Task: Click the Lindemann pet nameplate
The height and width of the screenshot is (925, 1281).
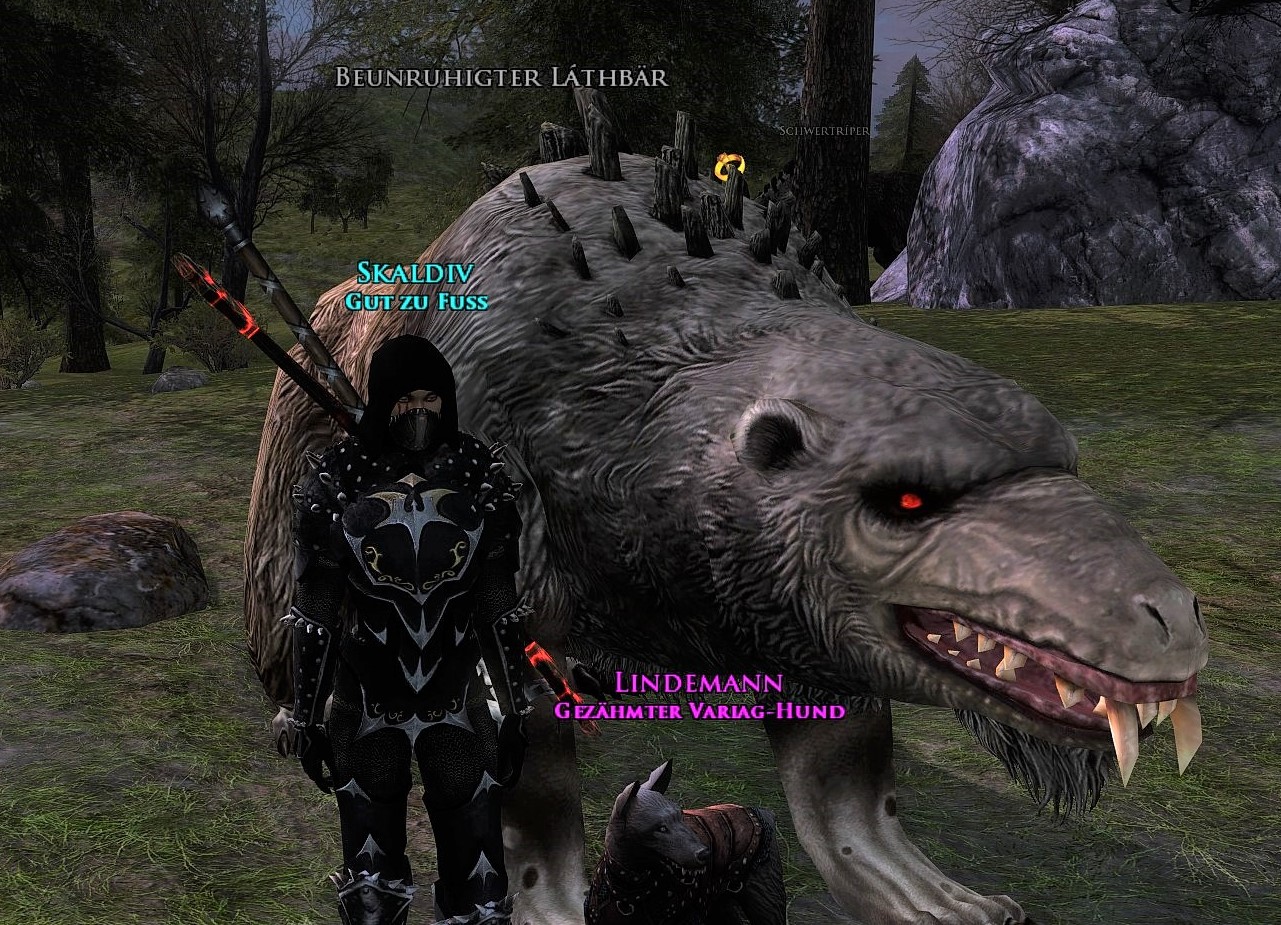Action: (699, 684)
